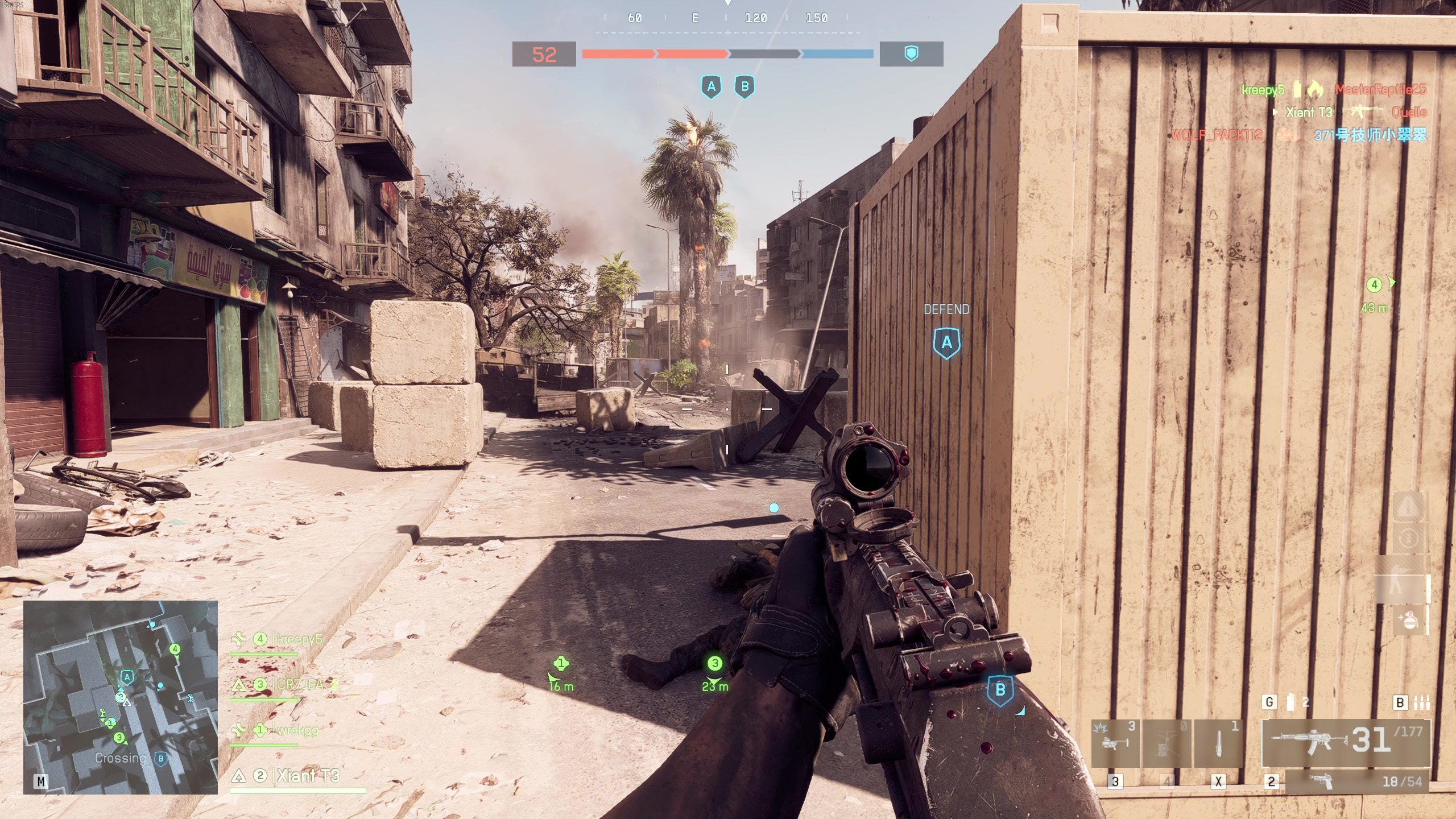Open the minimap showing Crossing
Viewport: 1456px width, 819px height.
[120, 697]
